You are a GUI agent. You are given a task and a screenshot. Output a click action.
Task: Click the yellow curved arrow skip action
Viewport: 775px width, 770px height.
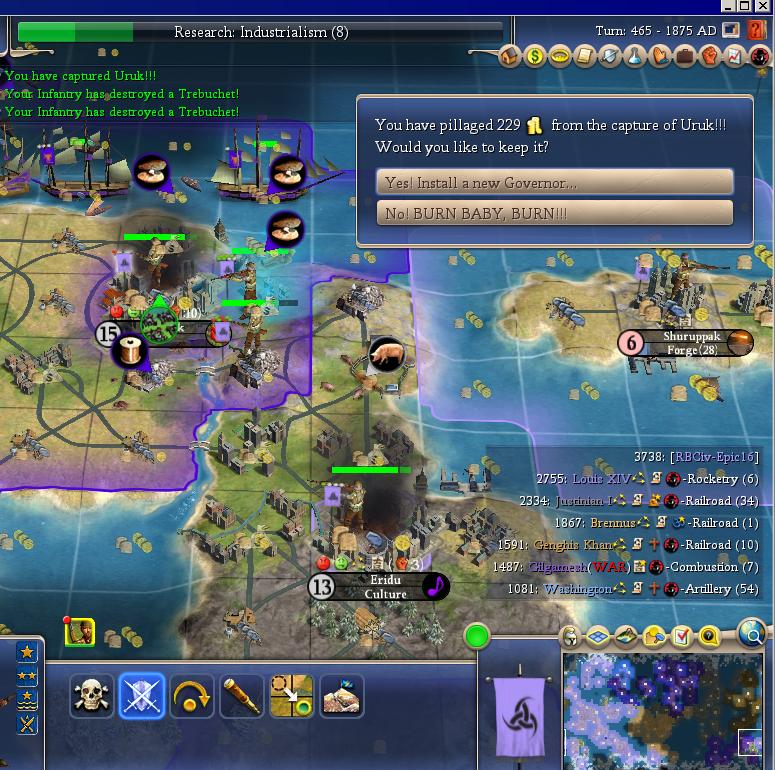[x=191, y=696]
